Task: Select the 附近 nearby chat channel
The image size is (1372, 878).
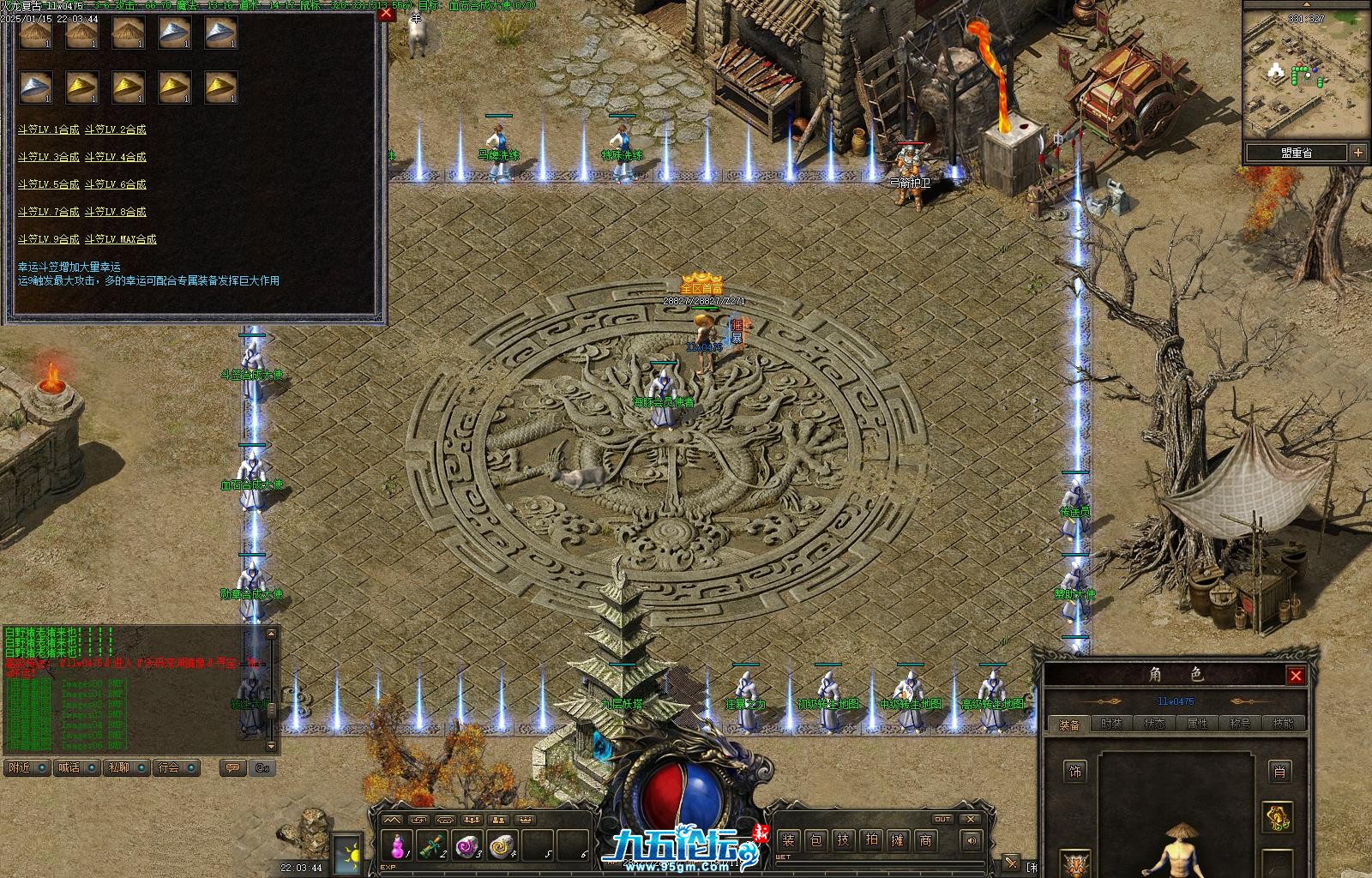Action: (x=20, y=767)
